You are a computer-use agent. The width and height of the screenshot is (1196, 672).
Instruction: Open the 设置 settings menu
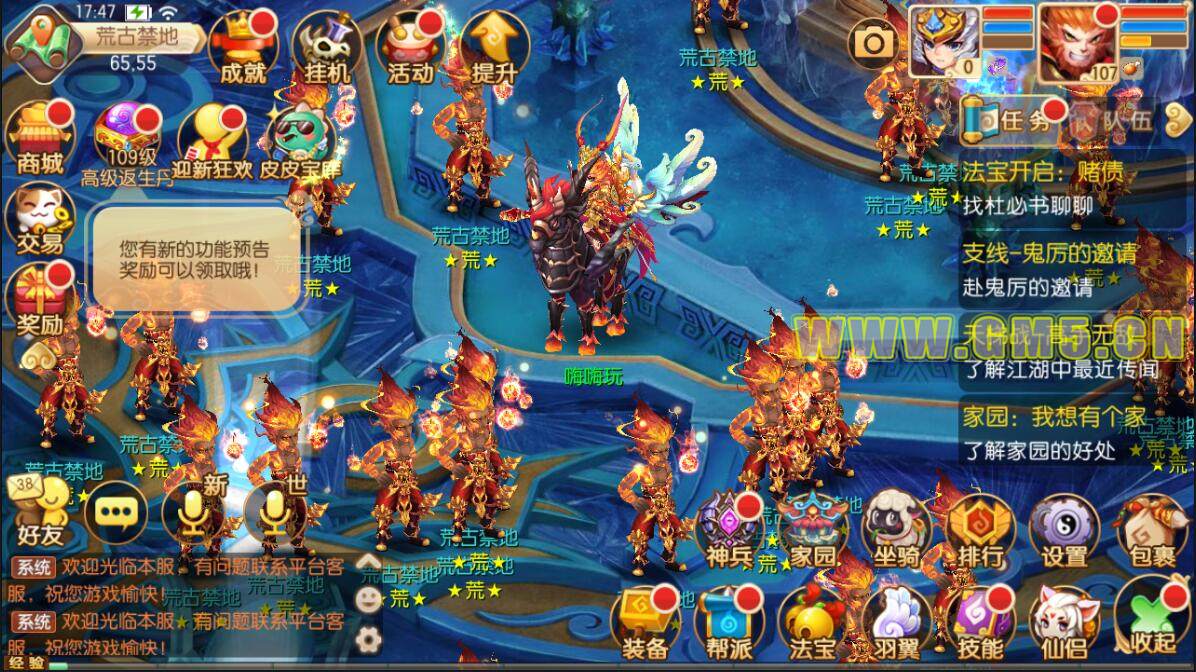point(1064,530)
